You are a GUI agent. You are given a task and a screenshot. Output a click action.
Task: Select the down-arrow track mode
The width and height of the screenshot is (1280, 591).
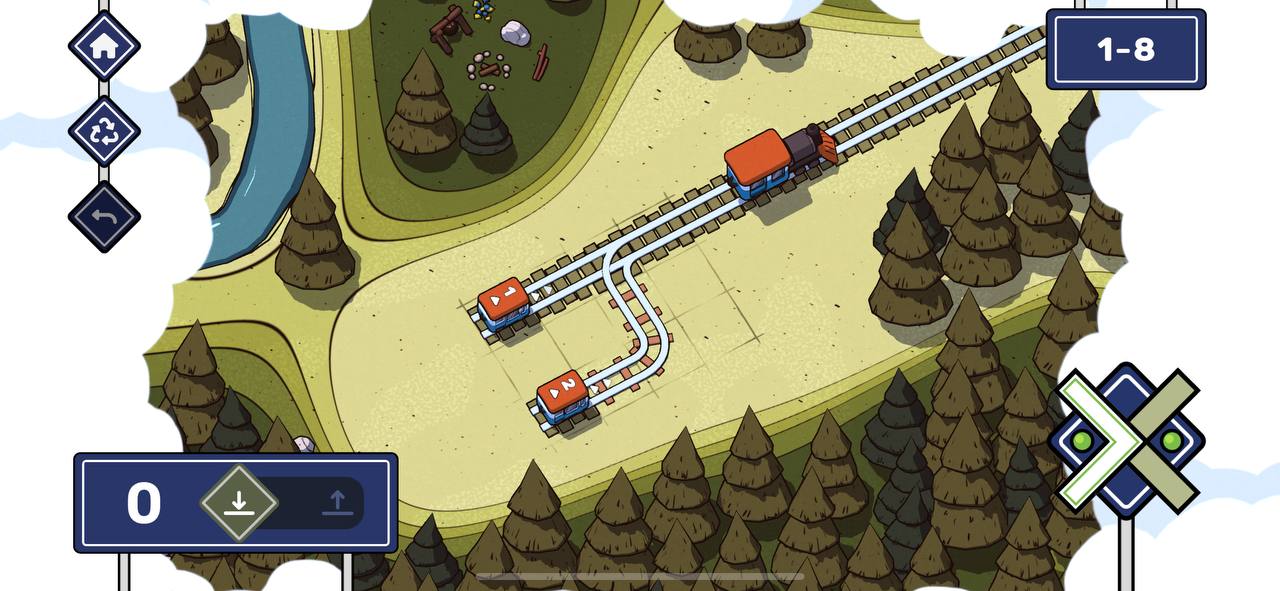[239, 502]
